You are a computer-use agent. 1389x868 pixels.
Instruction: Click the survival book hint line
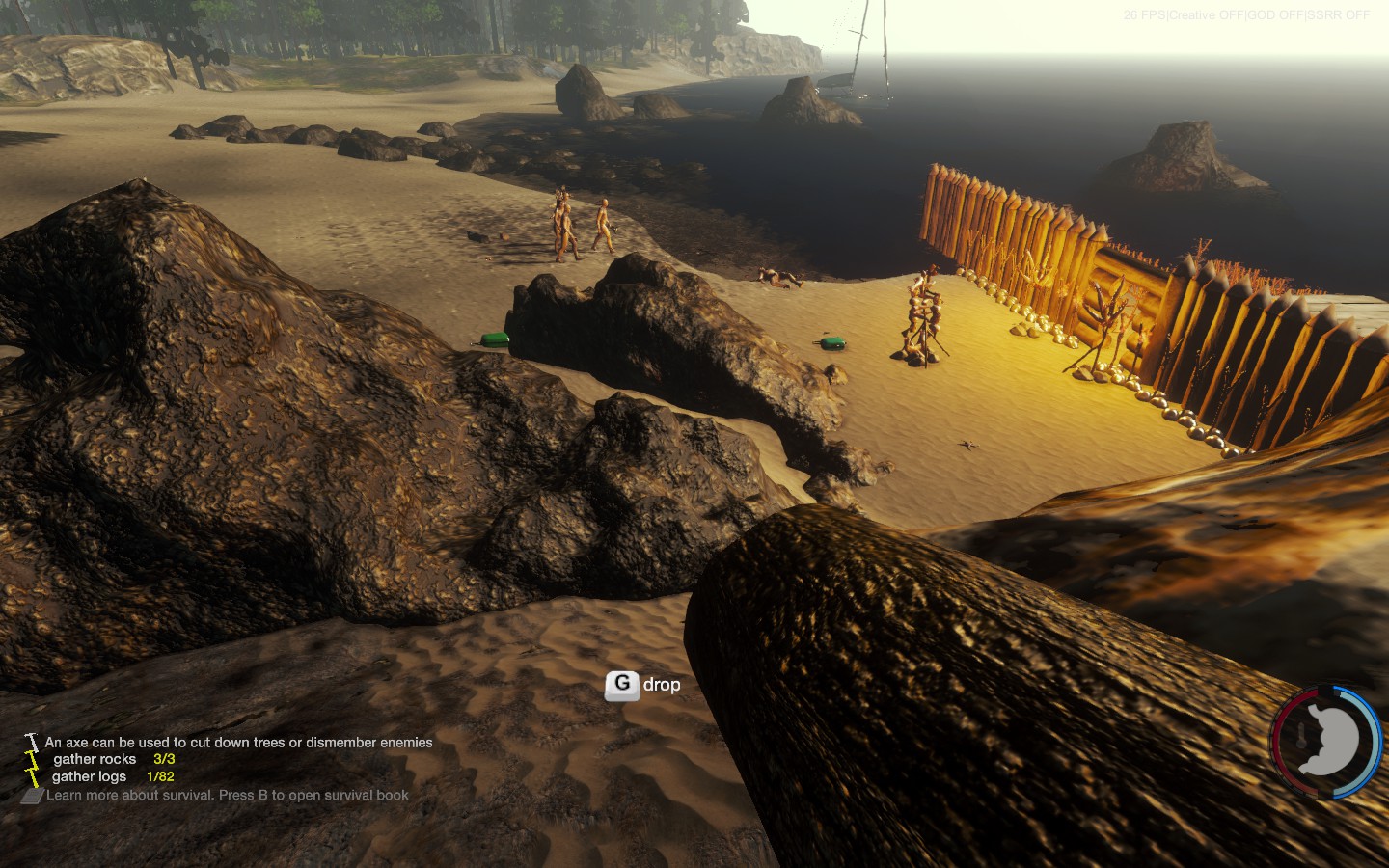tap(227, 795)
